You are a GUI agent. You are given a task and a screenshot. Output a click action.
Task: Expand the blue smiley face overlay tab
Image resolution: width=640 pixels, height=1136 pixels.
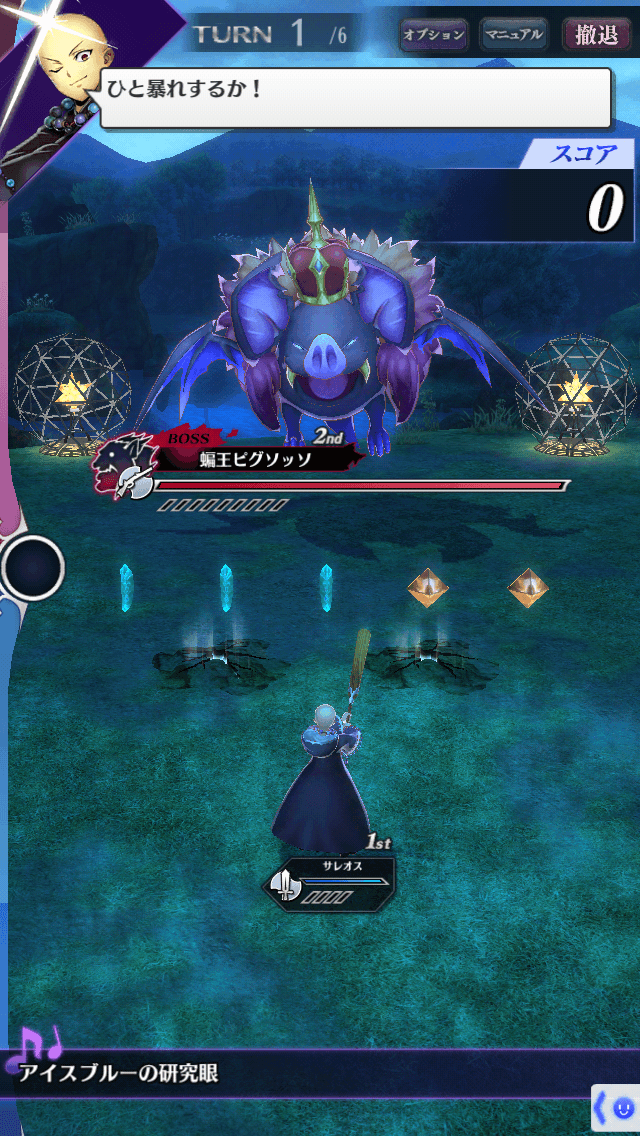pyautogui.click(x=616, y=1108)
